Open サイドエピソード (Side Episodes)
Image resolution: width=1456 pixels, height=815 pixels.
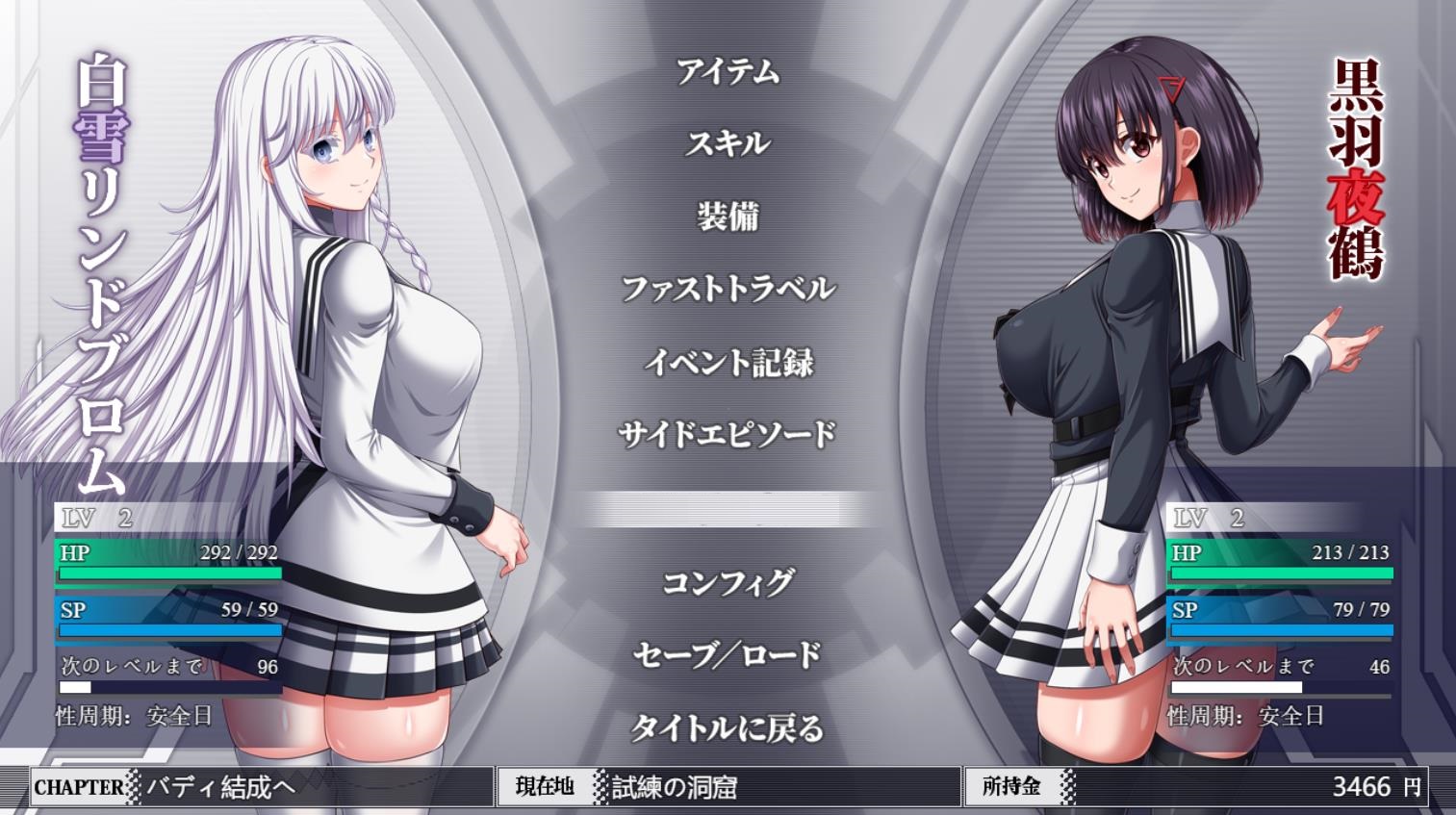728,434
